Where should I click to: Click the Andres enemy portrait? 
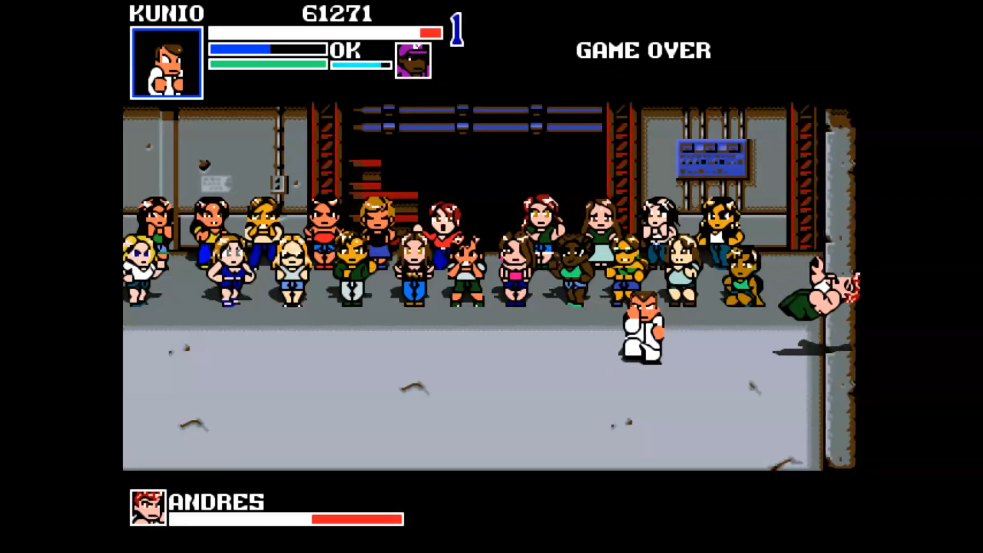148,508
